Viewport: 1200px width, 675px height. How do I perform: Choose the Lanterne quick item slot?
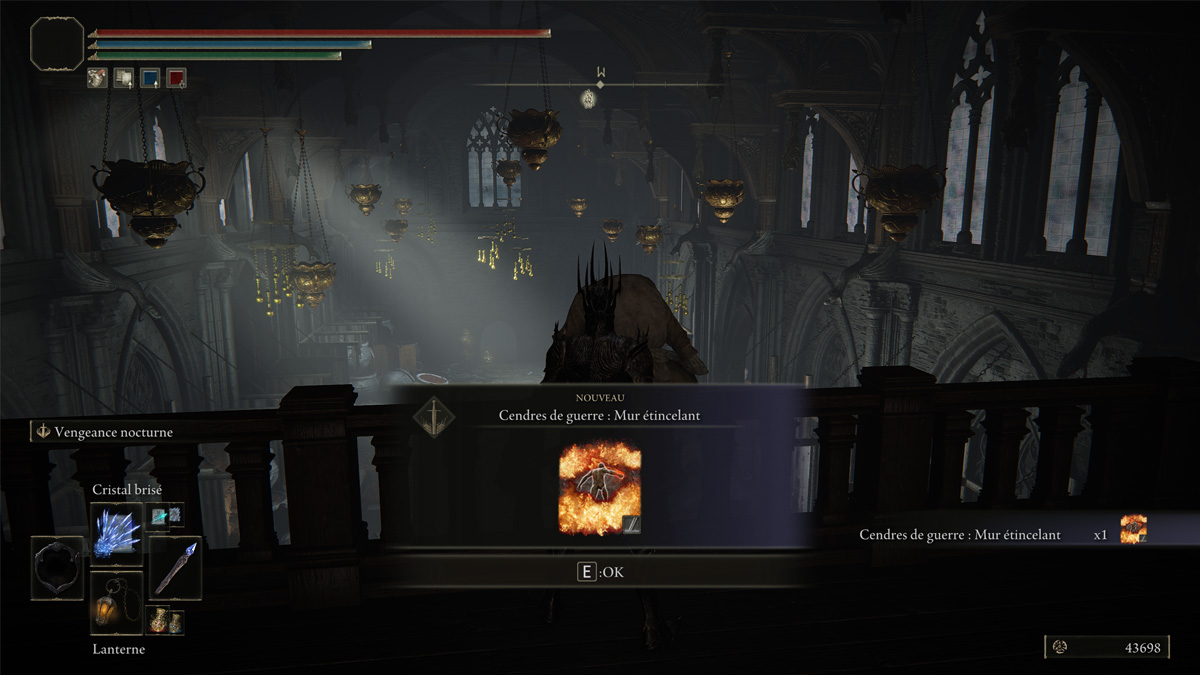(116, 603)
